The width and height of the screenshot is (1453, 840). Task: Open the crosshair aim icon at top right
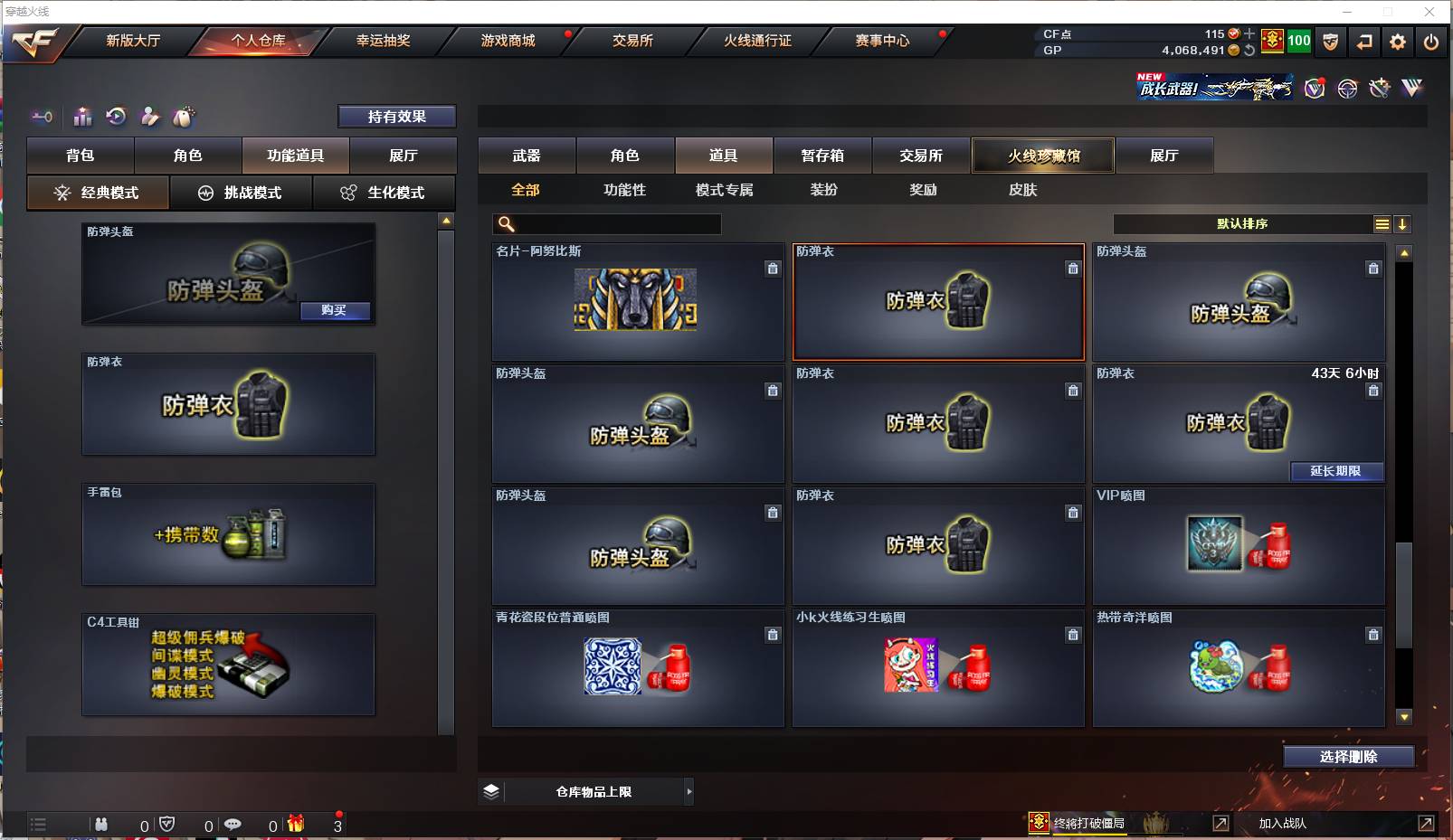1348,89
